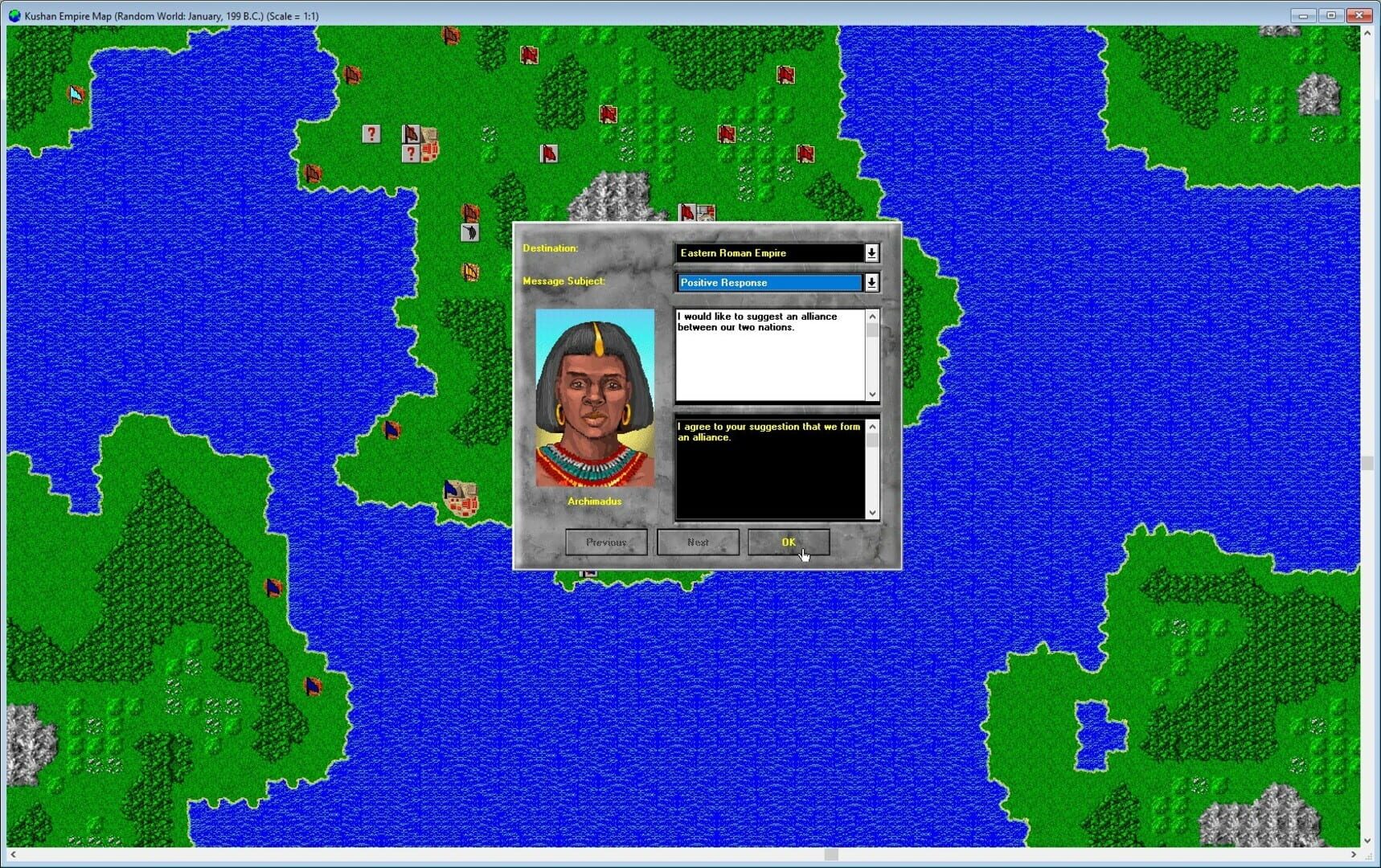Click the Next button
Screen dimensions: 1381x868
[698, 542]
